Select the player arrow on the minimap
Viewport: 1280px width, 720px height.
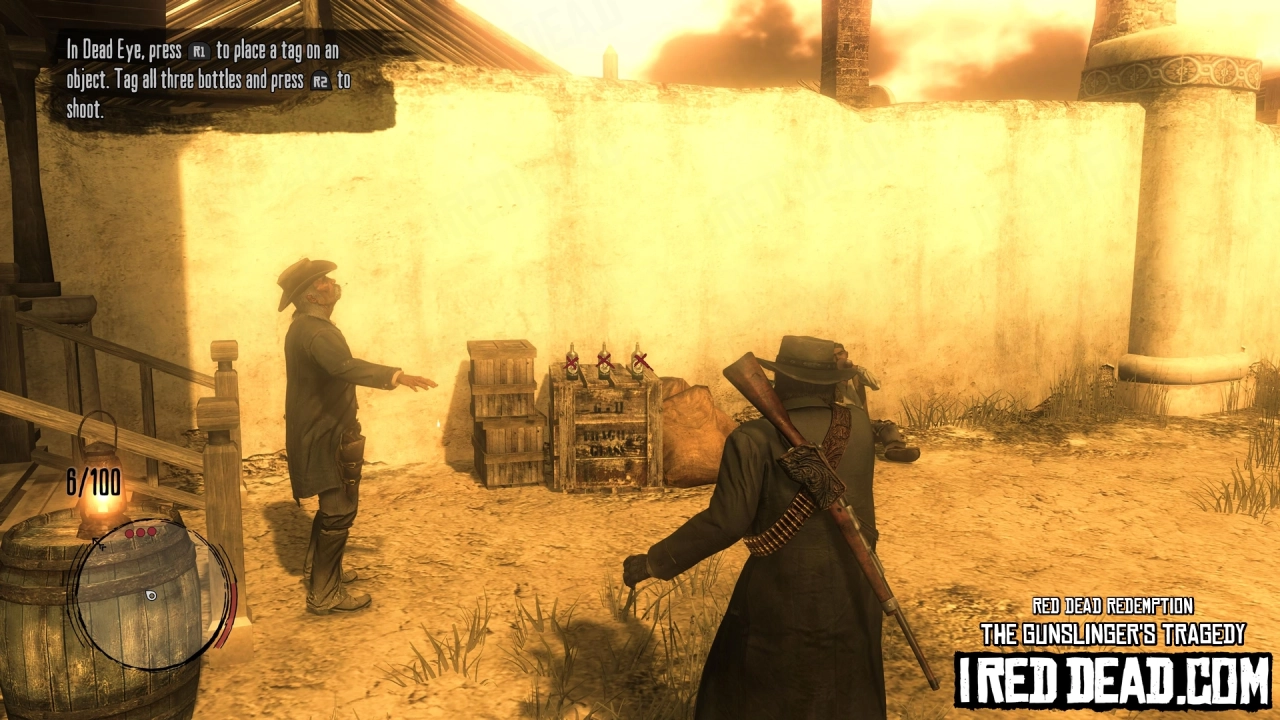pos(151,594)
